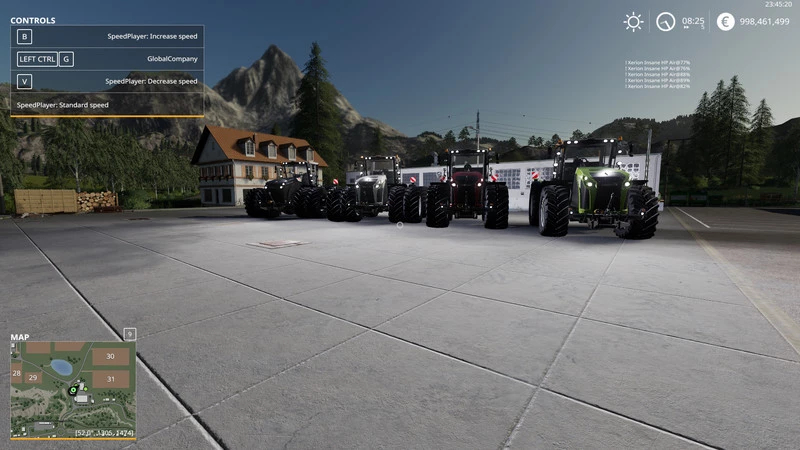Image resolution: width=800 pixels, height=450 pixels.
Task: Choose field 31 on the minimap
Action: 110,379
